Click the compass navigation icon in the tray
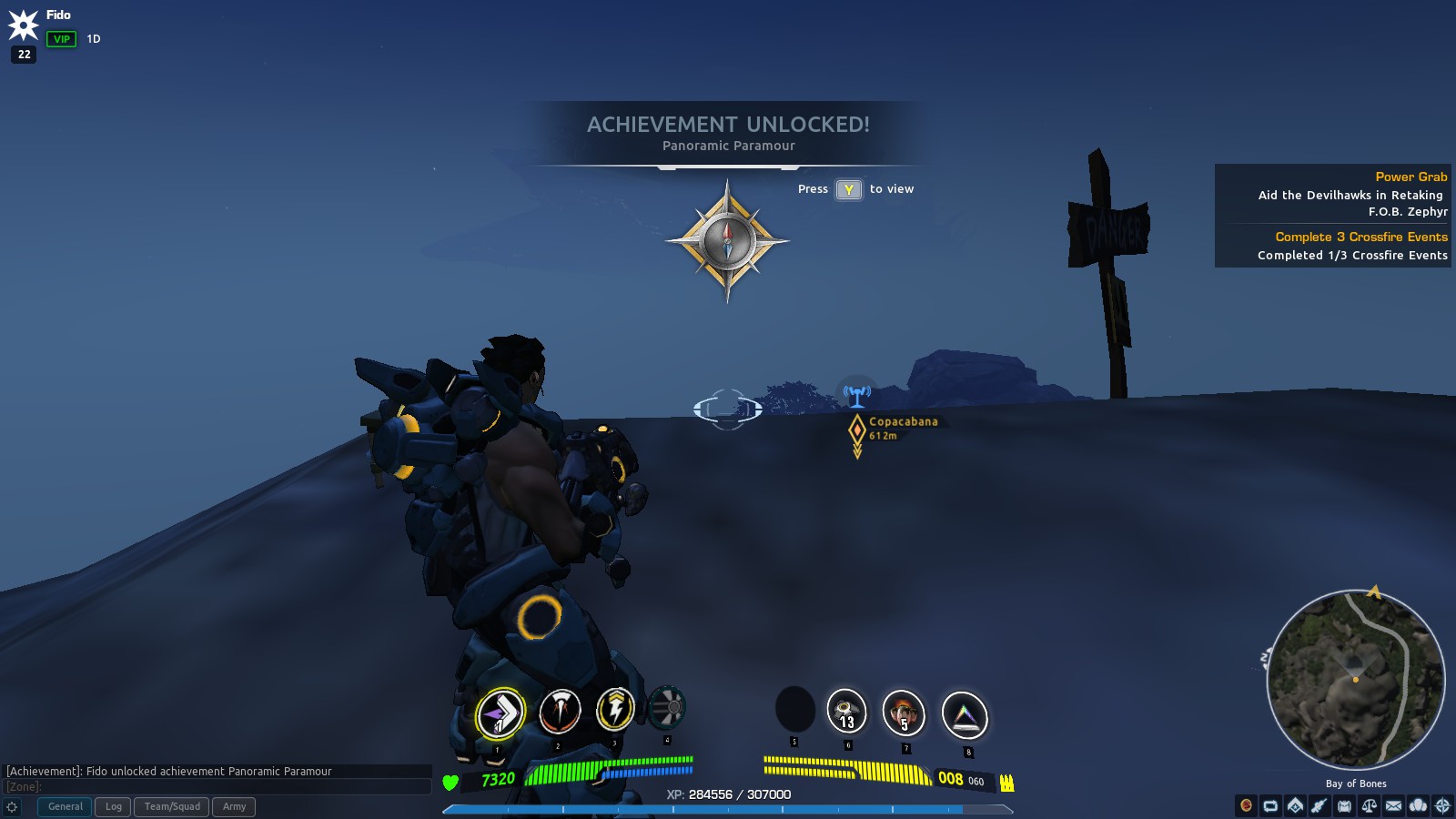Viewport: 1456px width, 819px height. [x=1442, y=805]
